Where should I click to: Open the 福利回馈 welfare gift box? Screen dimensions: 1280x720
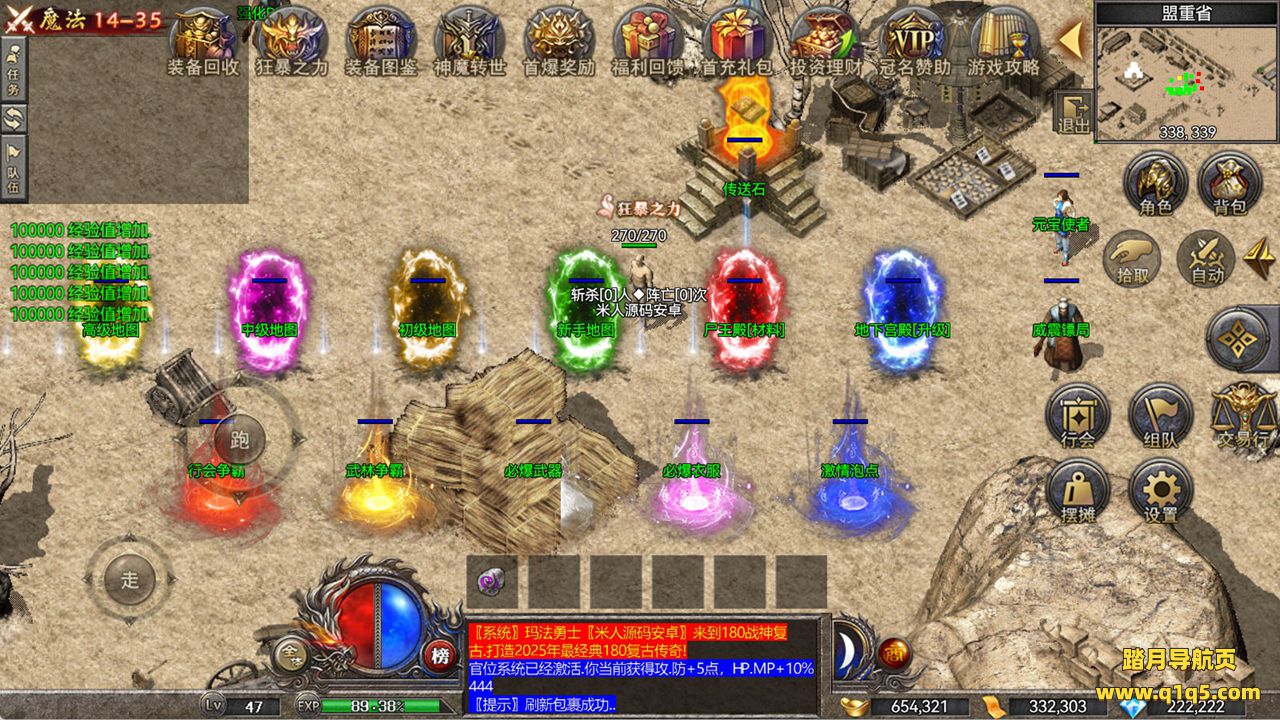click(x=647, y=40)
